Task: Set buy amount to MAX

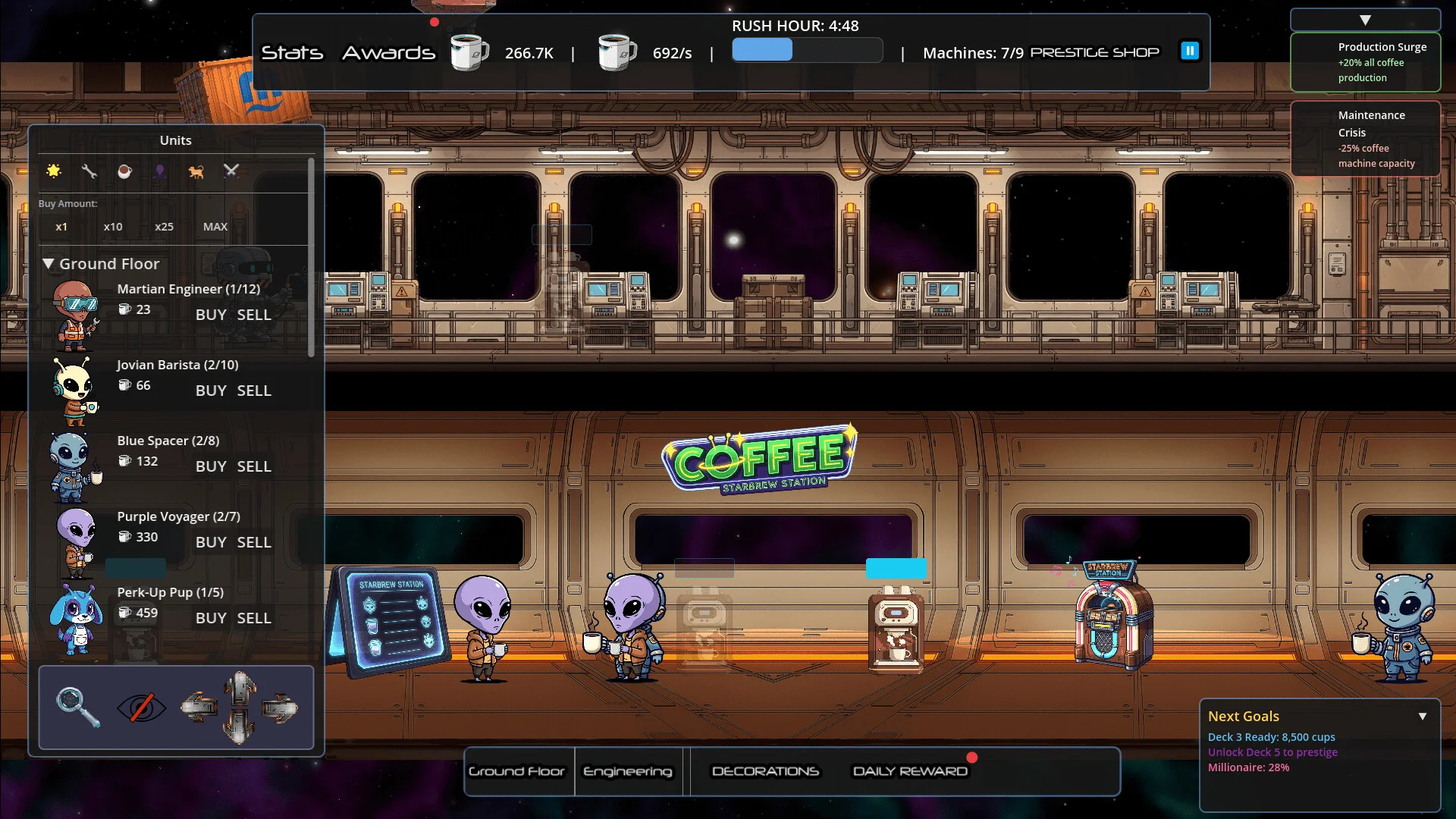Action: (215, 227)
